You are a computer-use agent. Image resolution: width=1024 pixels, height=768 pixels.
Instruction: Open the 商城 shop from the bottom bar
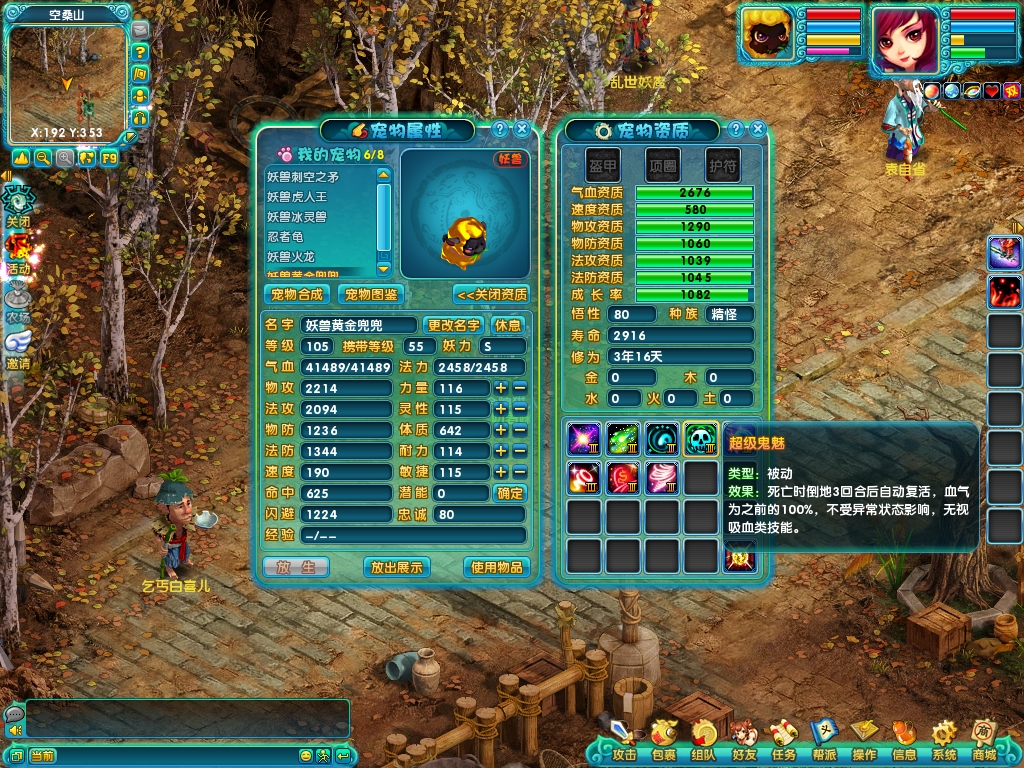coord(984,739)
